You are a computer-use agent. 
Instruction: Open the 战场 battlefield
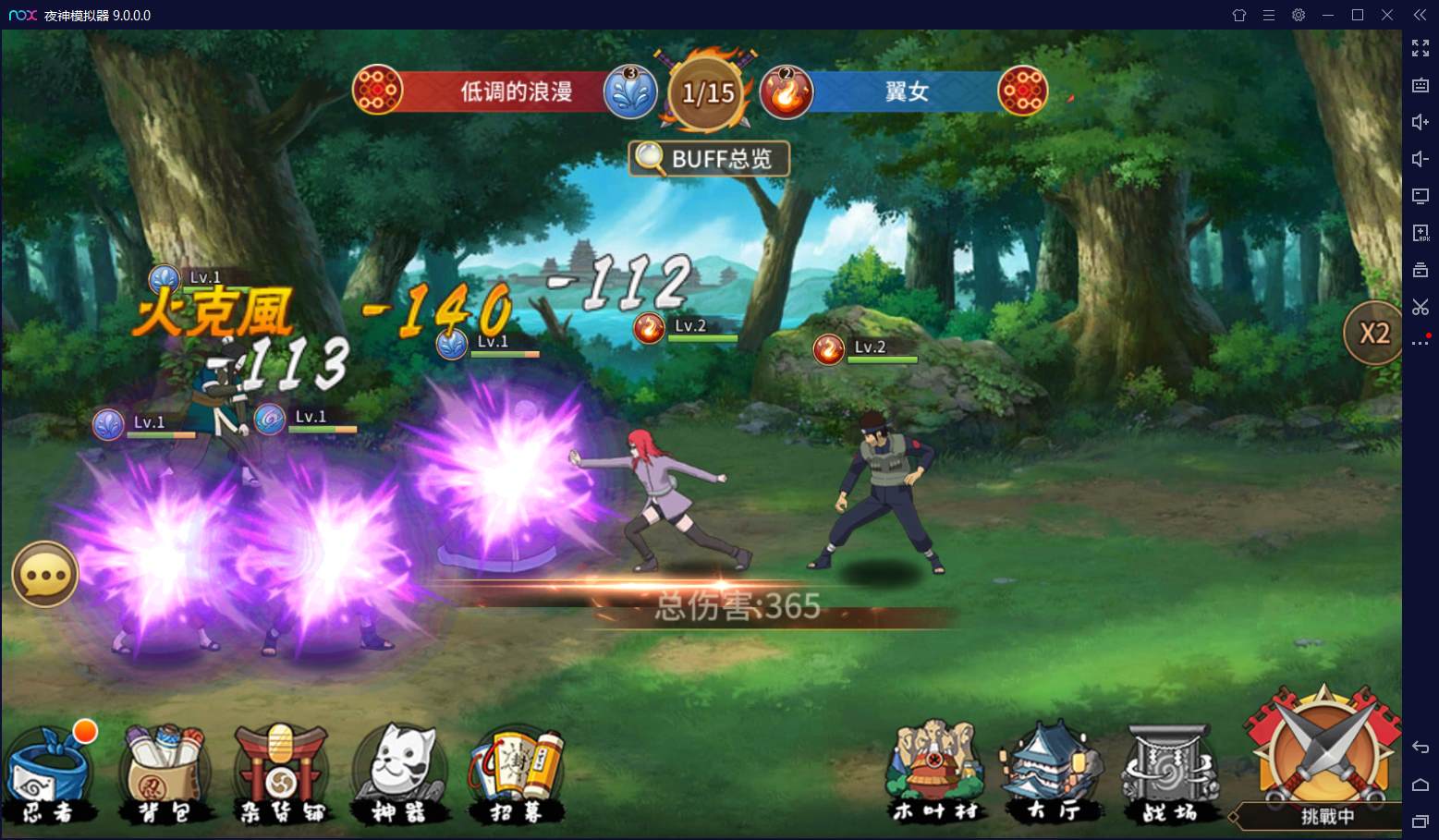[x=1169, y=773]
